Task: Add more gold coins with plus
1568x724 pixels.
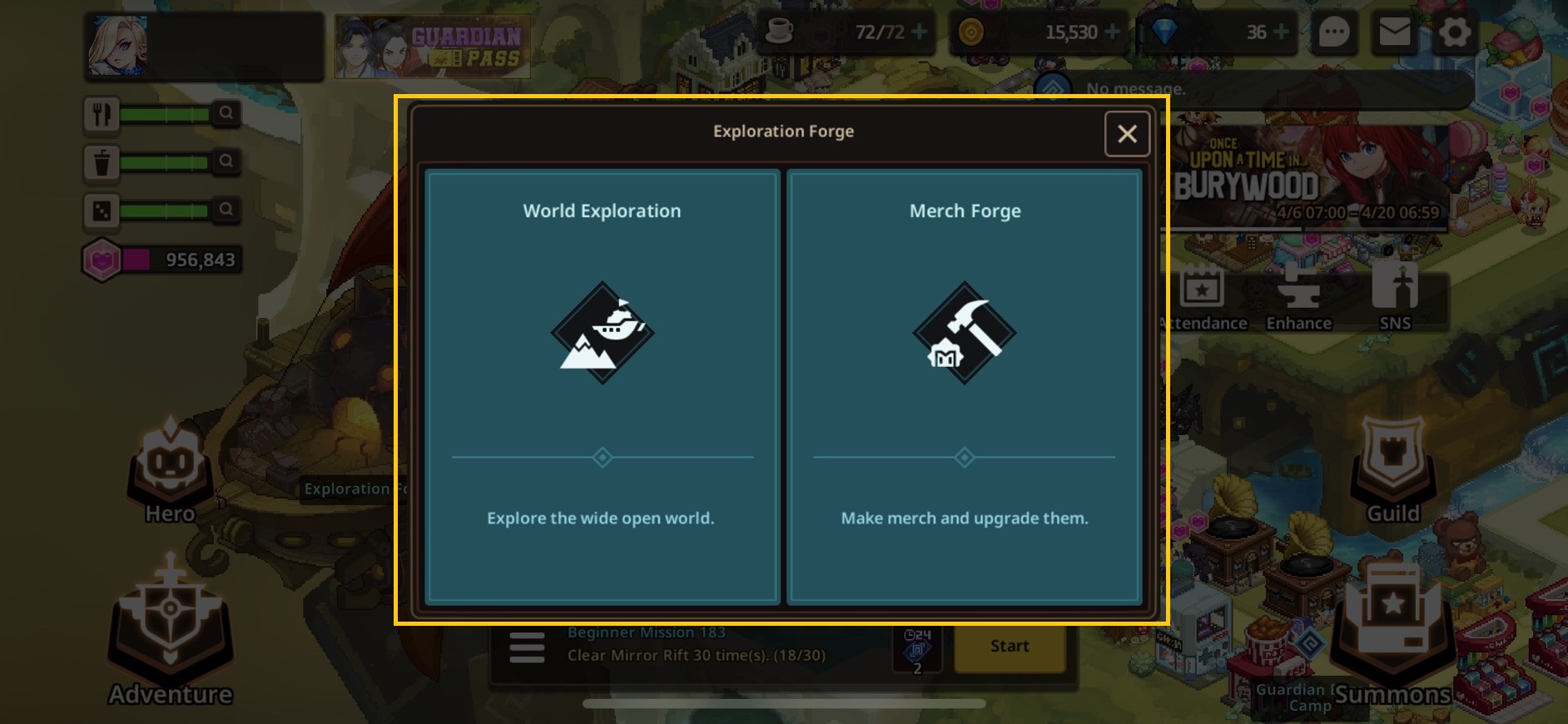Action: tap(1112, 32)
